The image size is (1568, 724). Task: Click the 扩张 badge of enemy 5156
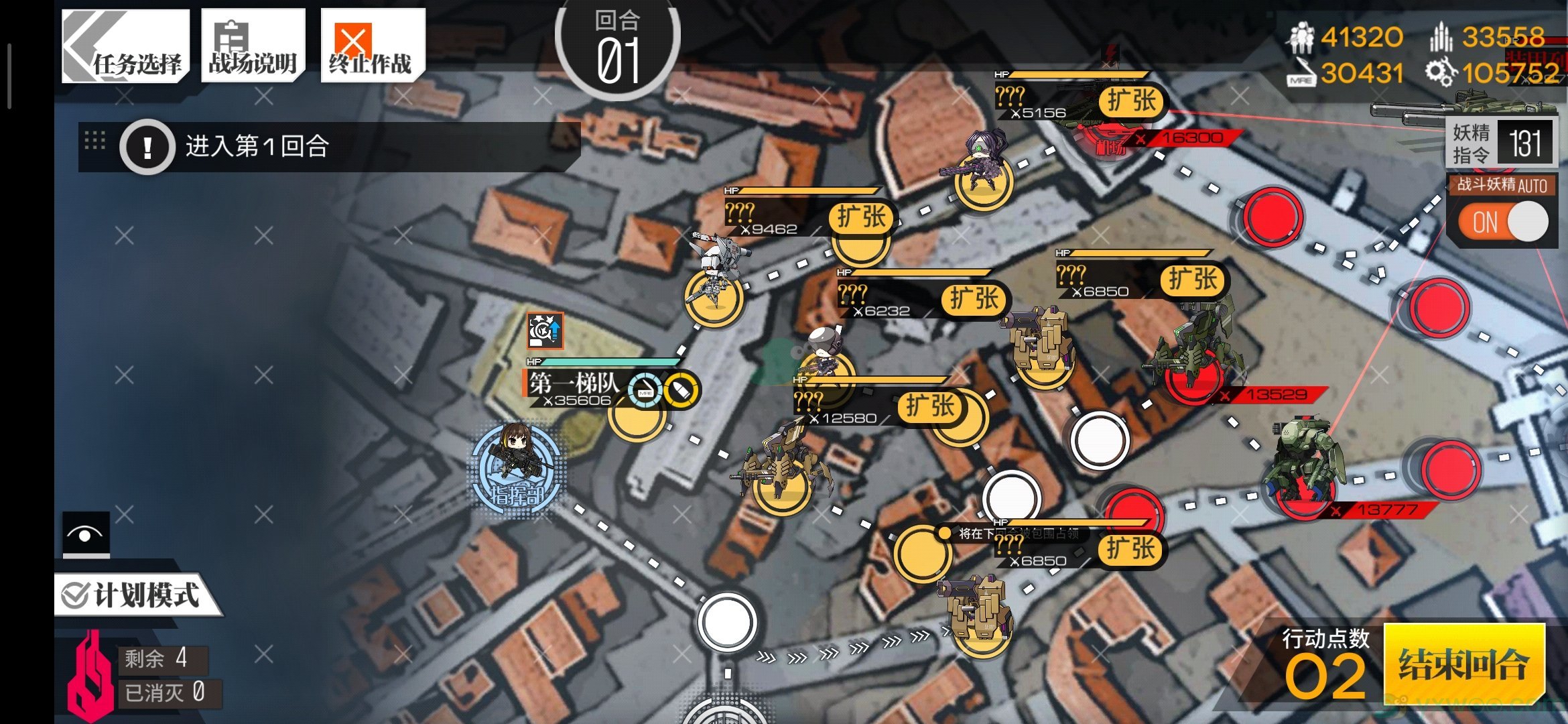1132,101
